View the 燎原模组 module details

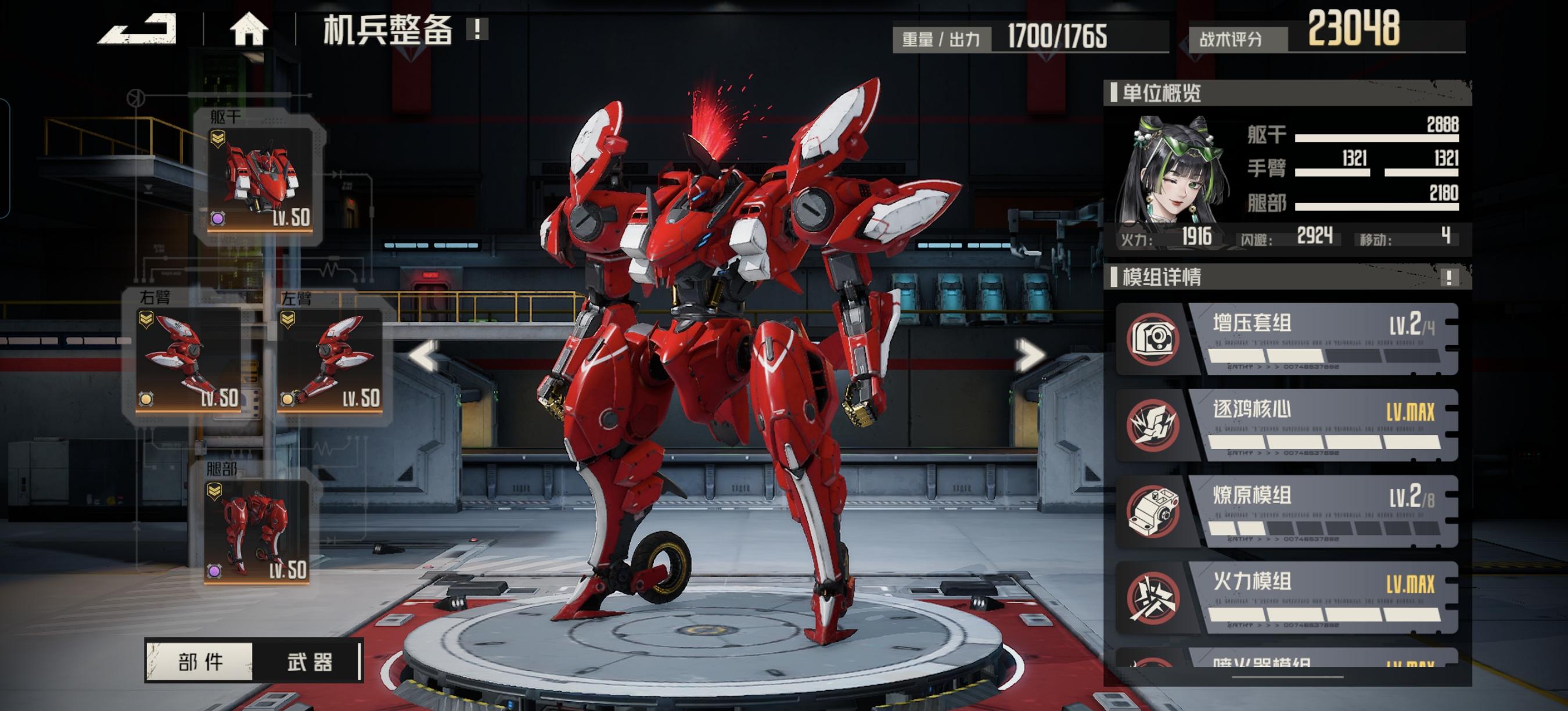(1287, 511)
